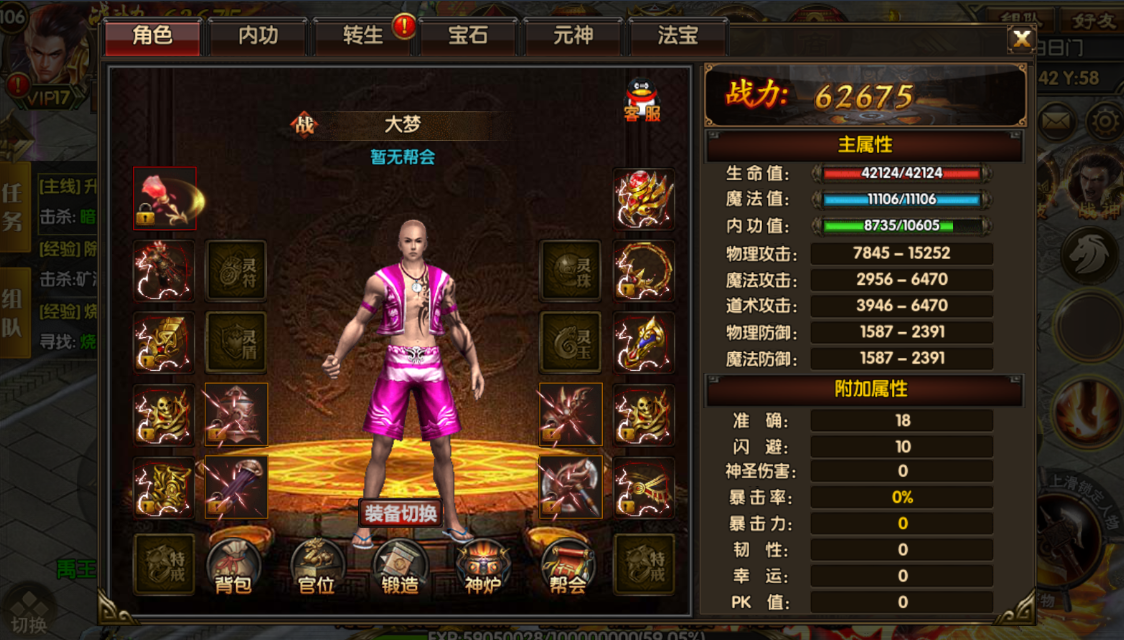Open the 背包 backpack

click(233, 567)
